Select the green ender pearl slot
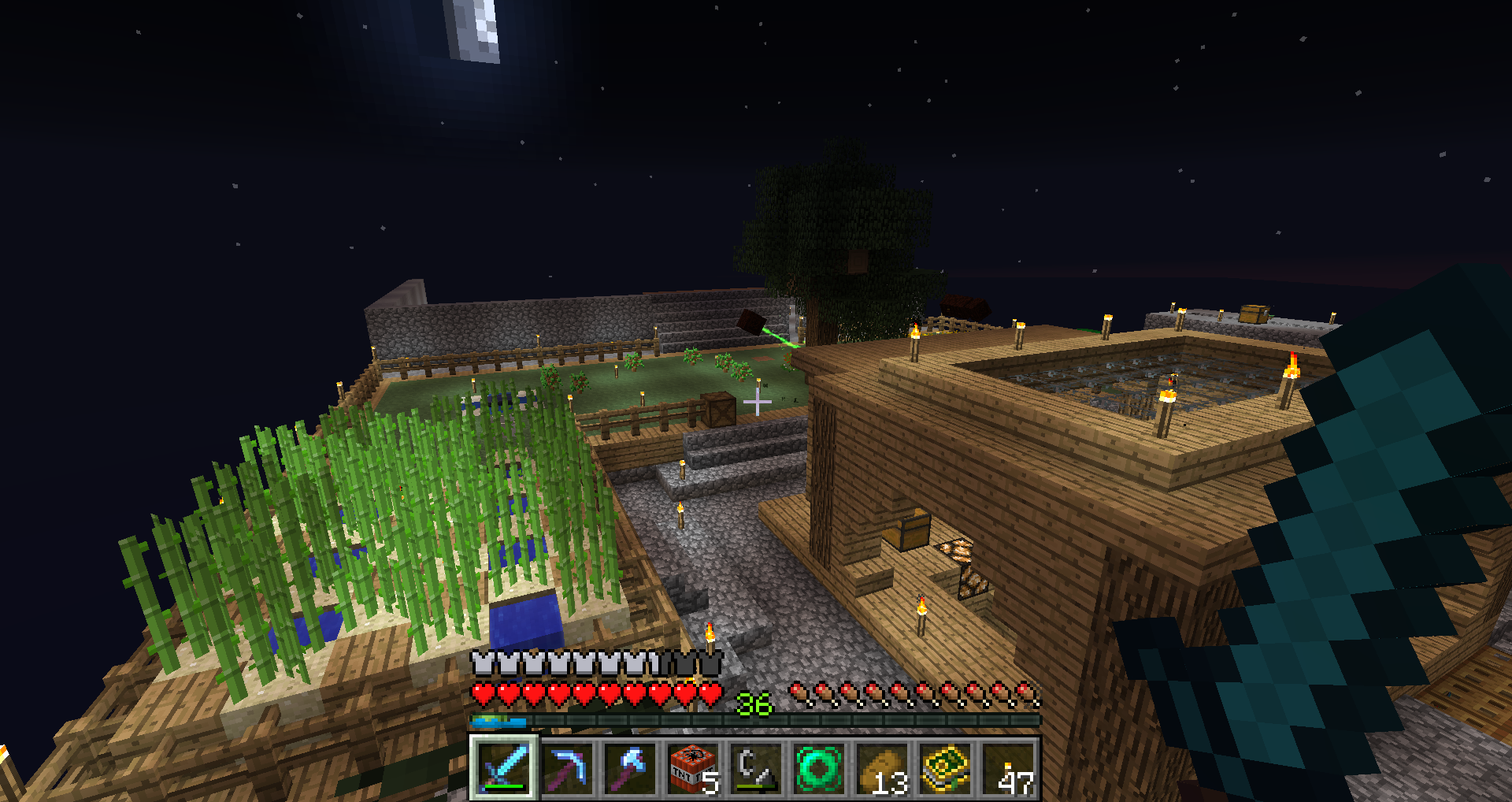The image size is (1512, 802). [x=819, y=768]
